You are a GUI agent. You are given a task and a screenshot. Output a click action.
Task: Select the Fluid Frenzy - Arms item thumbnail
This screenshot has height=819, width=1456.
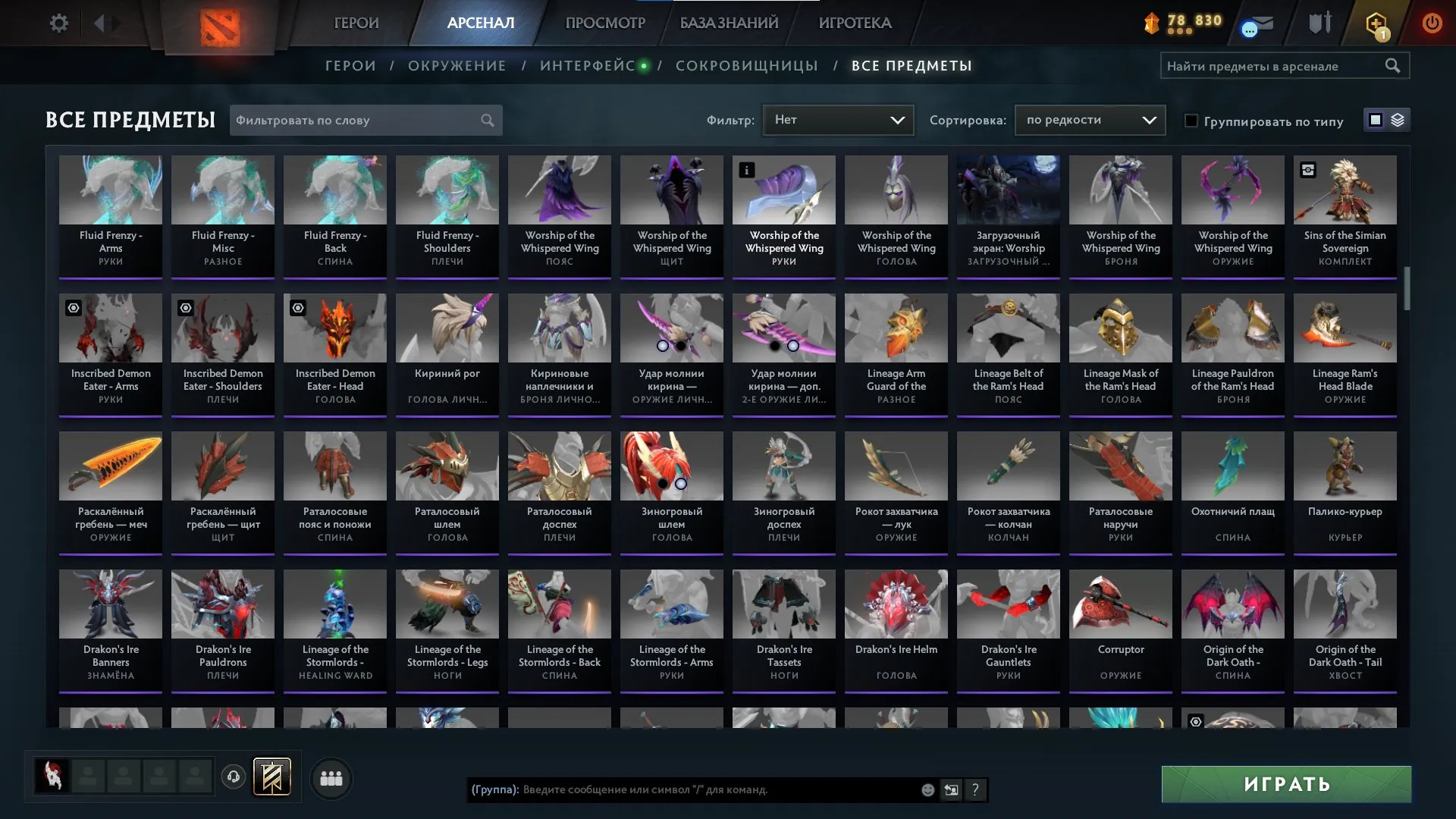coord(110,190)
